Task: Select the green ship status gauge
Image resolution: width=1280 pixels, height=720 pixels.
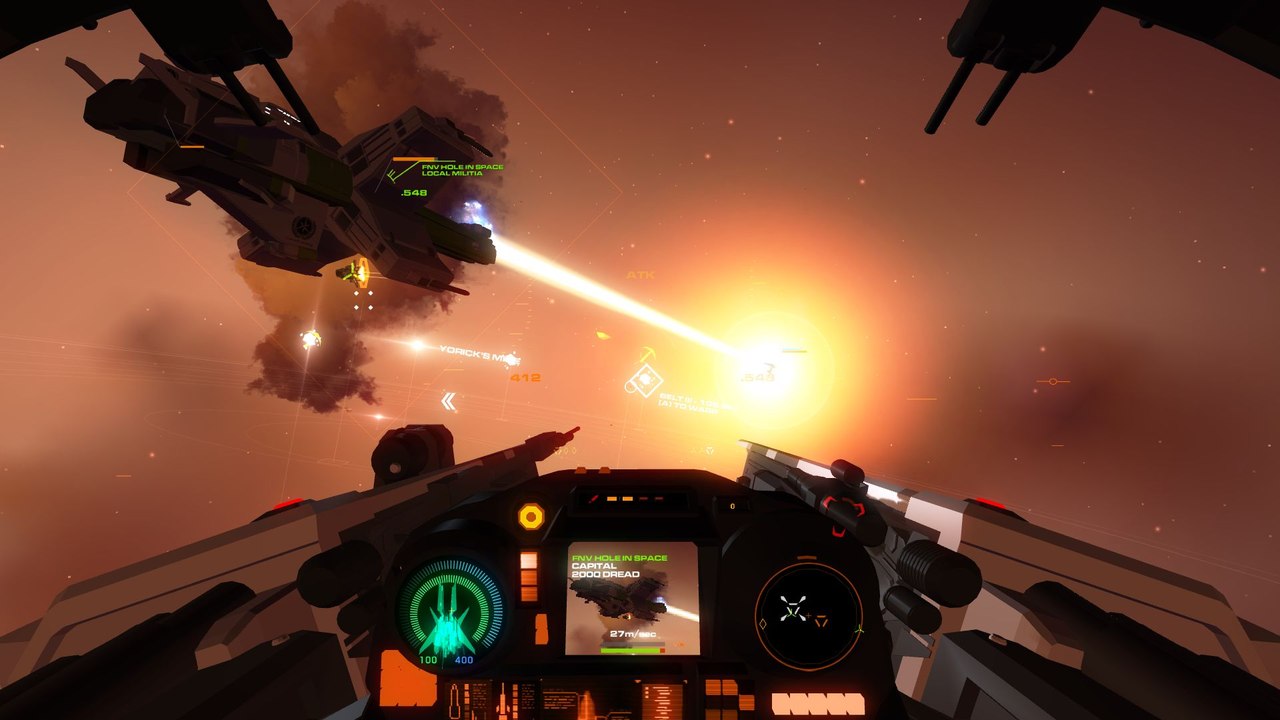Action: pos(449,605)
